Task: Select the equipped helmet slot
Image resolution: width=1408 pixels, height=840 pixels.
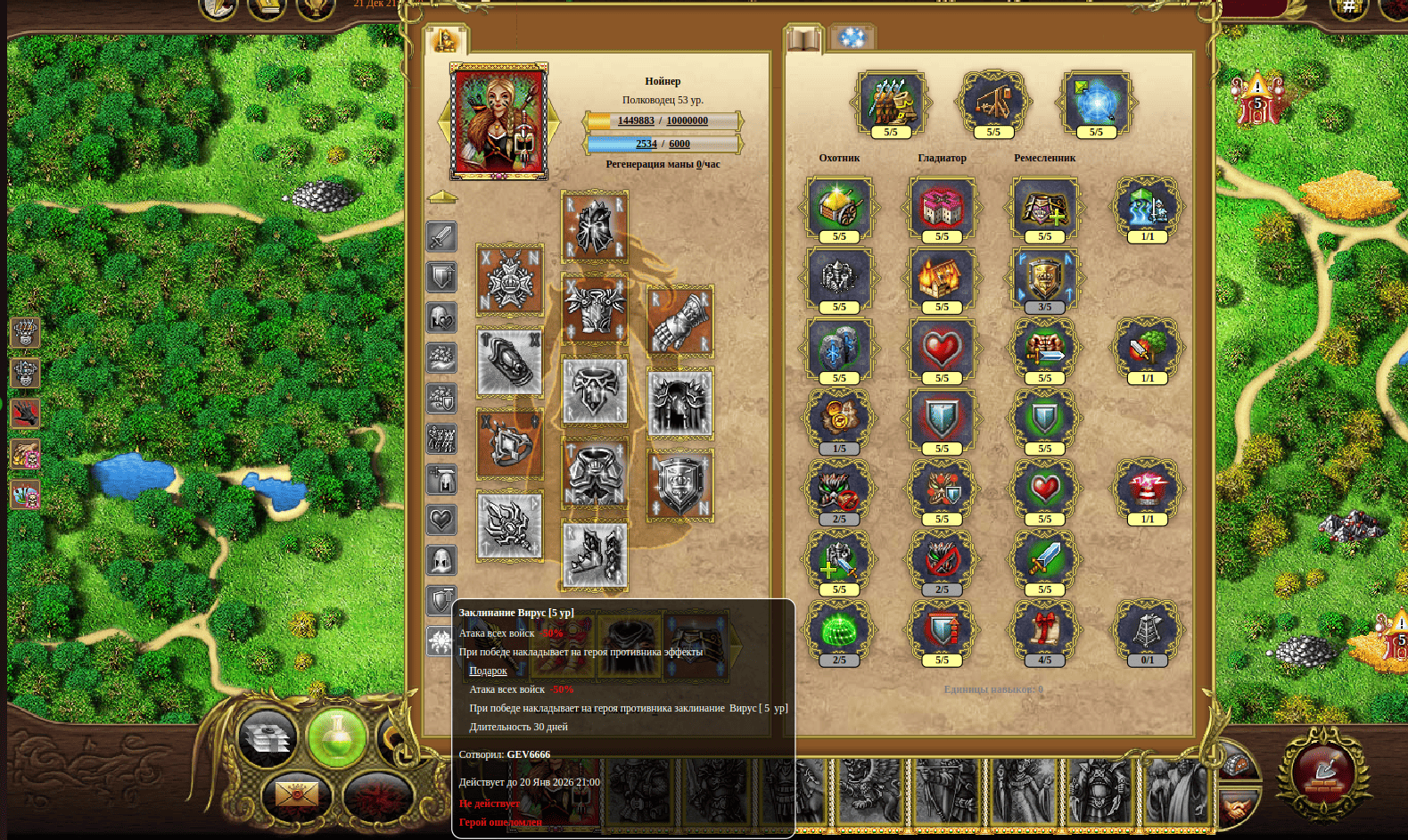Action: 595,226
